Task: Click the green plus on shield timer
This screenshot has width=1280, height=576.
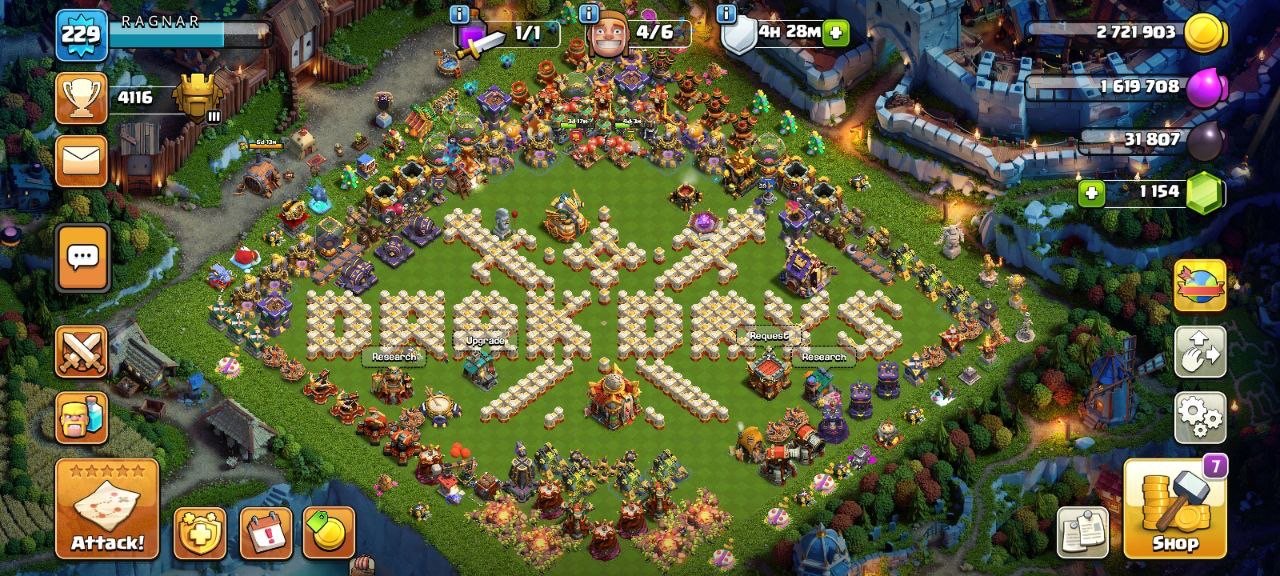Action: pyautogui.click(x=834, y=33)
